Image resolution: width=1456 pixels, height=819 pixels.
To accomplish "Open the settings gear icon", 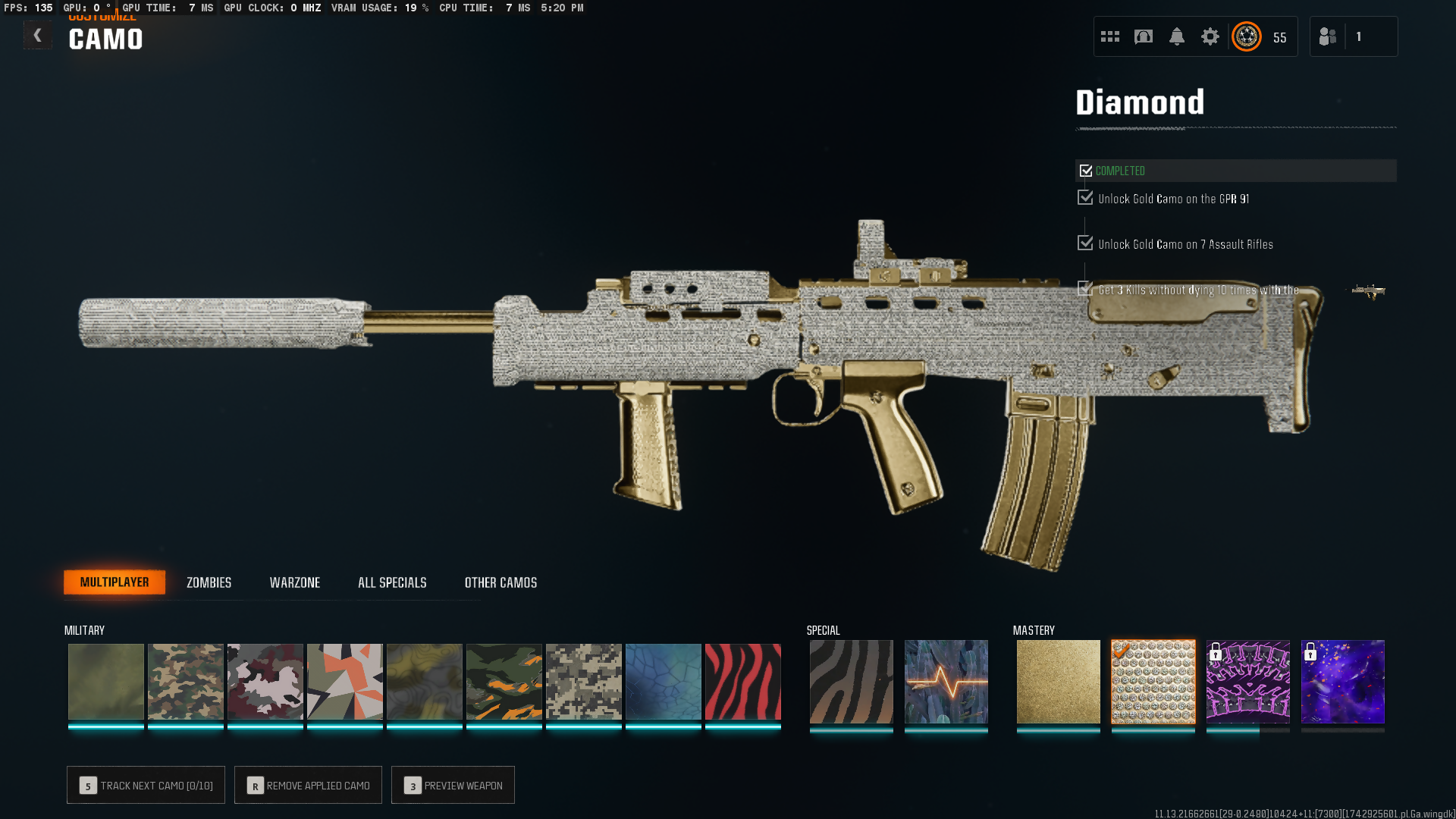I will [1210, 36].
